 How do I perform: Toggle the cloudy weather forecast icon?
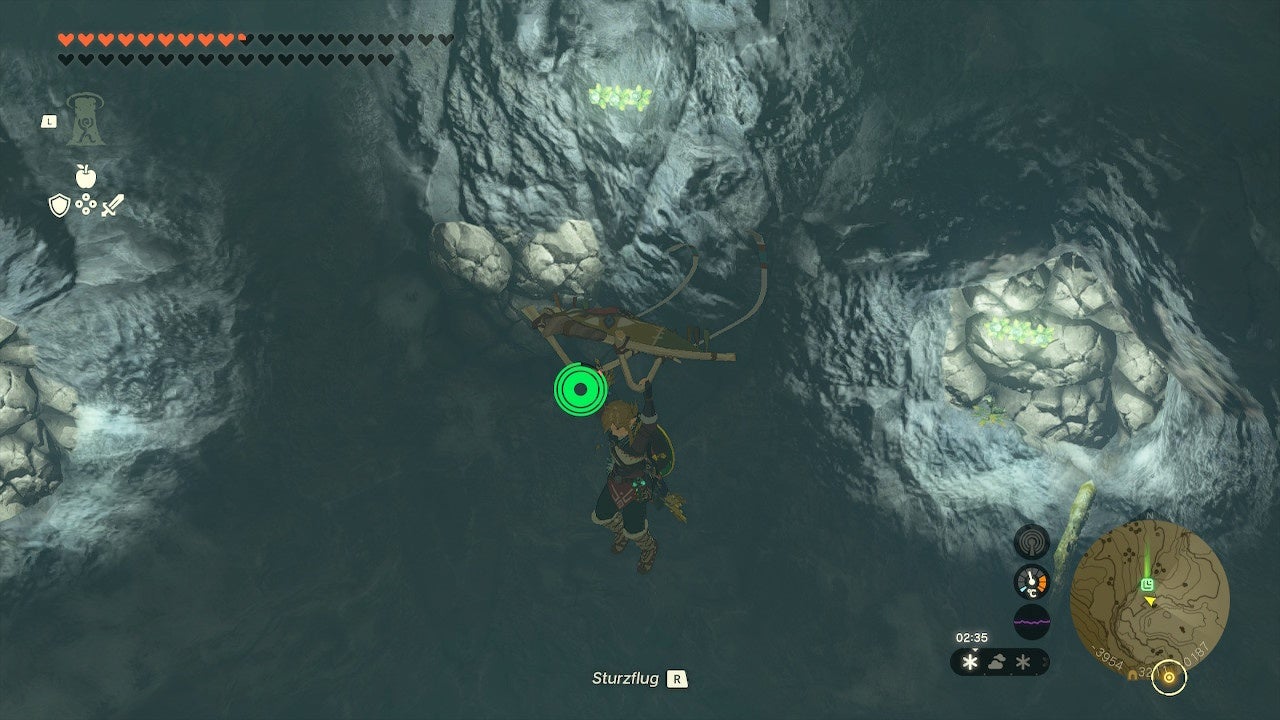996,660
